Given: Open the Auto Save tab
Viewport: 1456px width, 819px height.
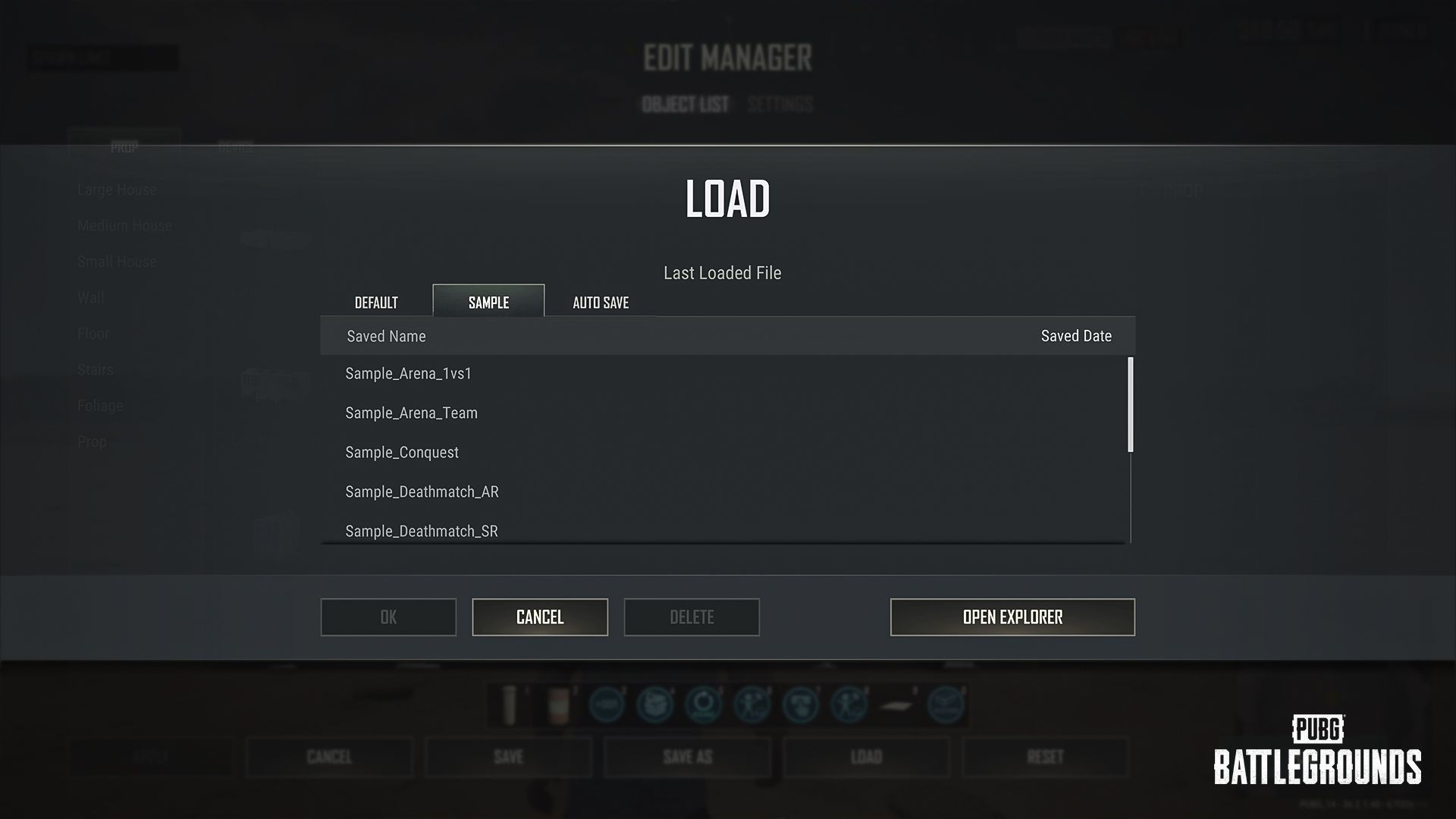Looking at the screenshot, I should 601,303.
